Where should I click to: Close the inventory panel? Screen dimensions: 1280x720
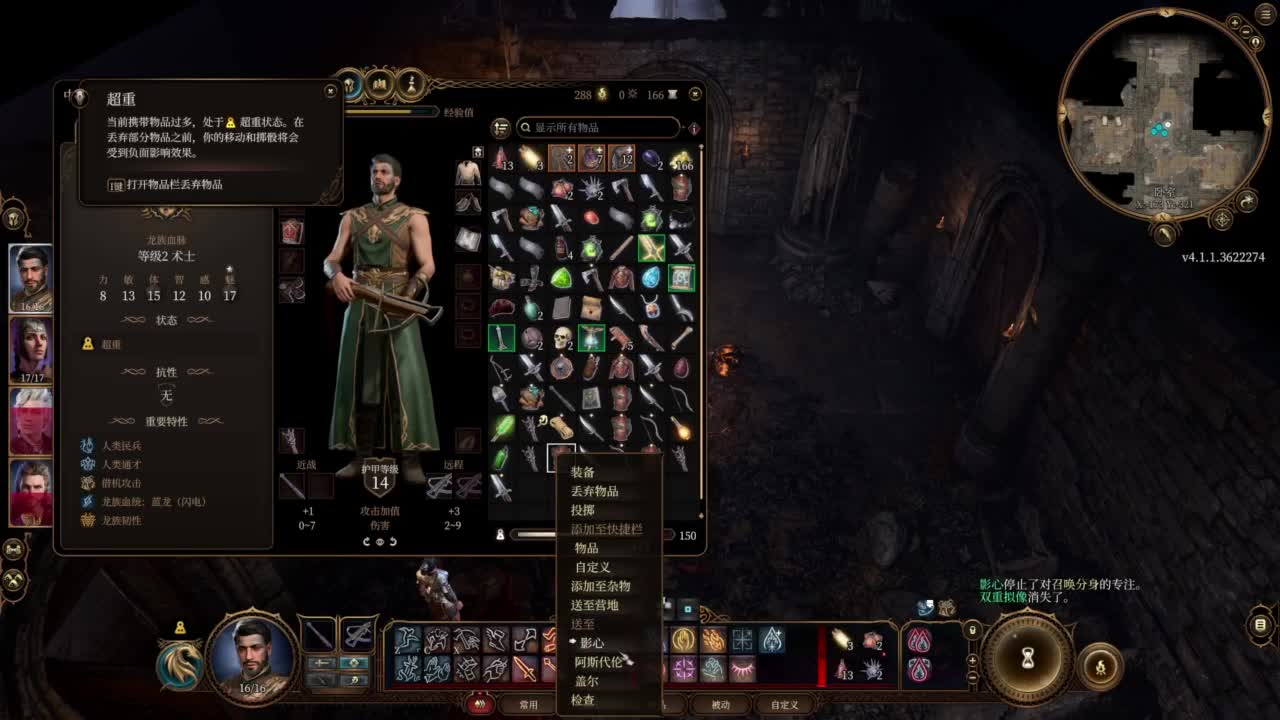(x=695, y=94)
